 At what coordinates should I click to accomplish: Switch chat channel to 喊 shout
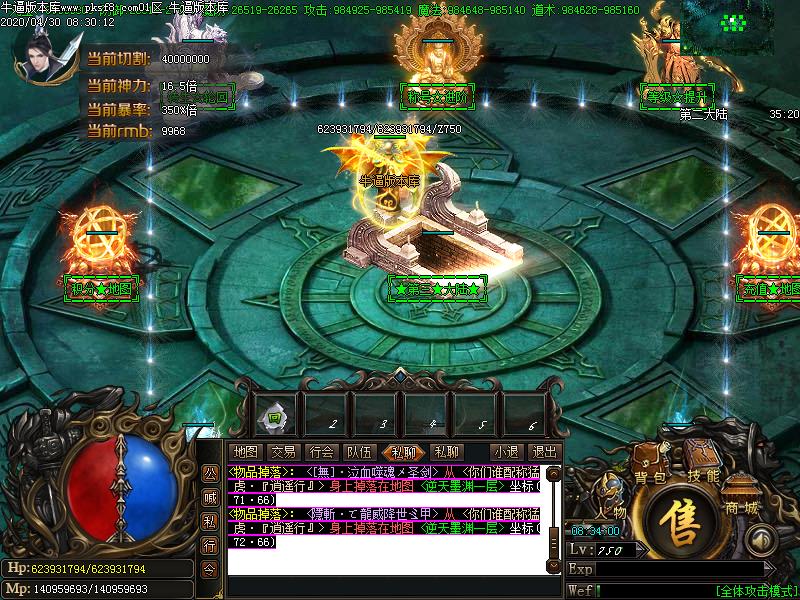click(x=210, y=497)
